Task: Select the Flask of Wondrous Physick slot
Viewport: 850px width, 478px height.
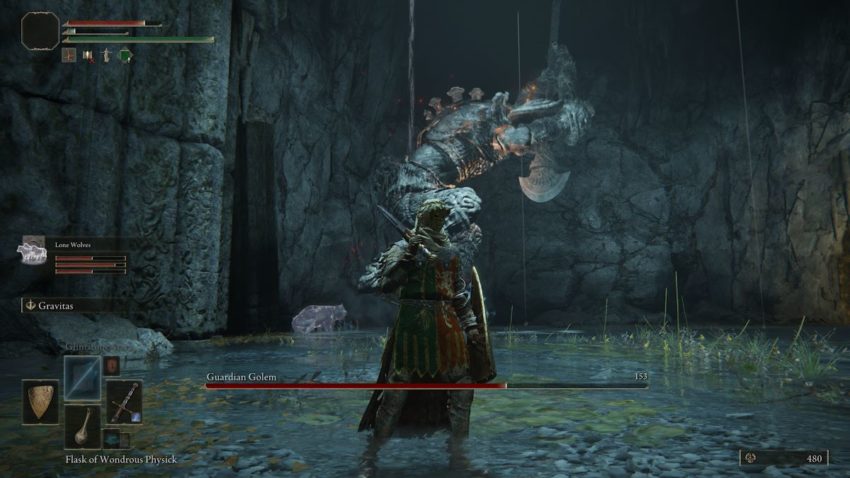Action: 82,425
